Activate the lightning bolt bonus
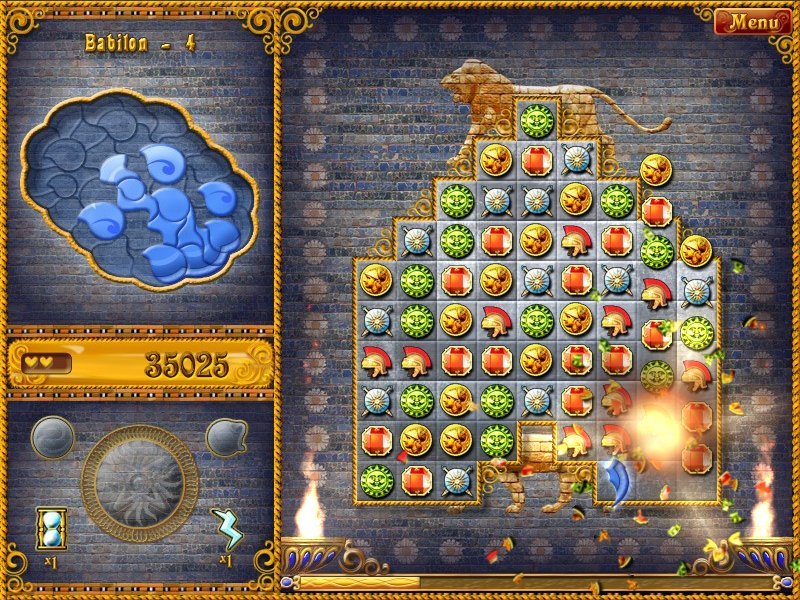The height and width of the screenshot is (600, 800). 227,528
